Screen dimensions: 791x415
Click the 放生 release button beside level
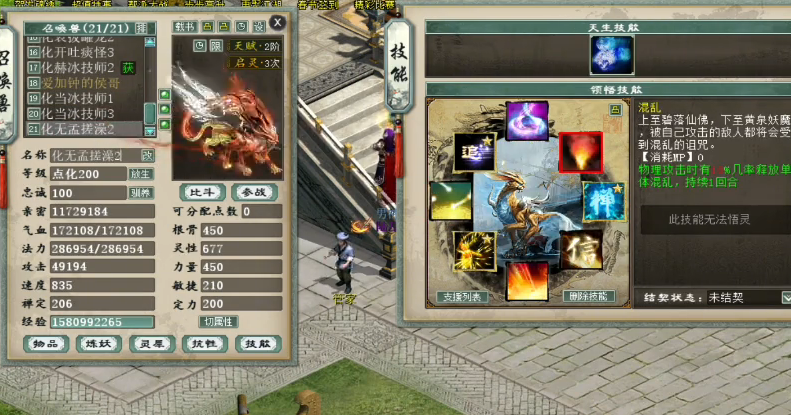click(x=142, y=174)
